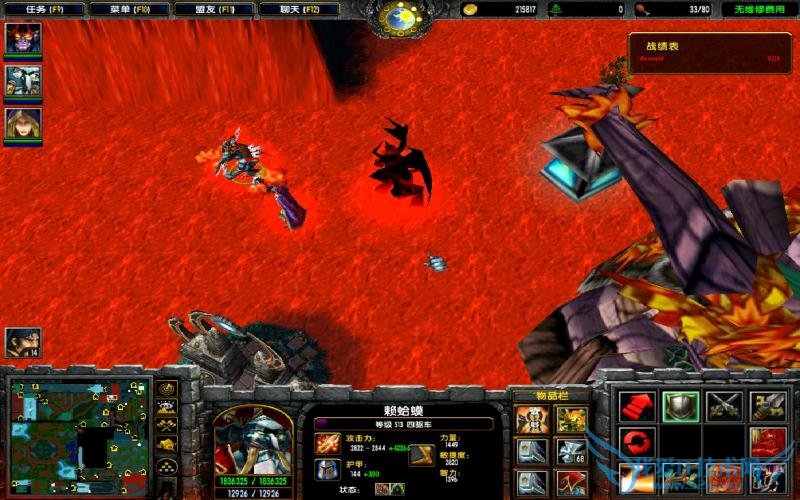Select the blonde hooded hero portrait
The width and height of the screenshot is (800, 500).
23,123
